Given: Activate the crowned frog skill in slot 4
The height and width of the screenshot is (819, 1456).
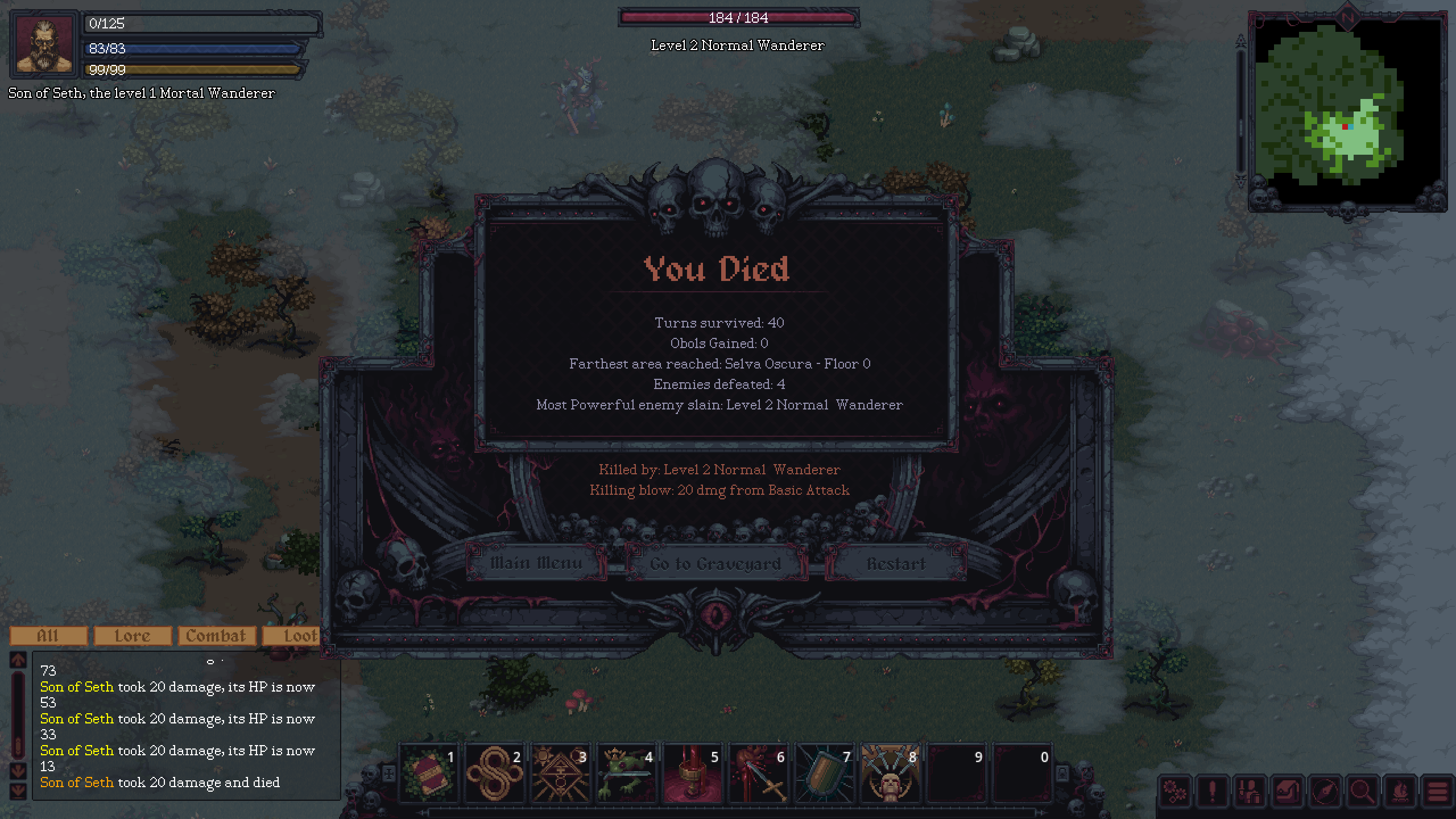Looking at the screenshot, I should pyautogui.click(x=627, y=773).
